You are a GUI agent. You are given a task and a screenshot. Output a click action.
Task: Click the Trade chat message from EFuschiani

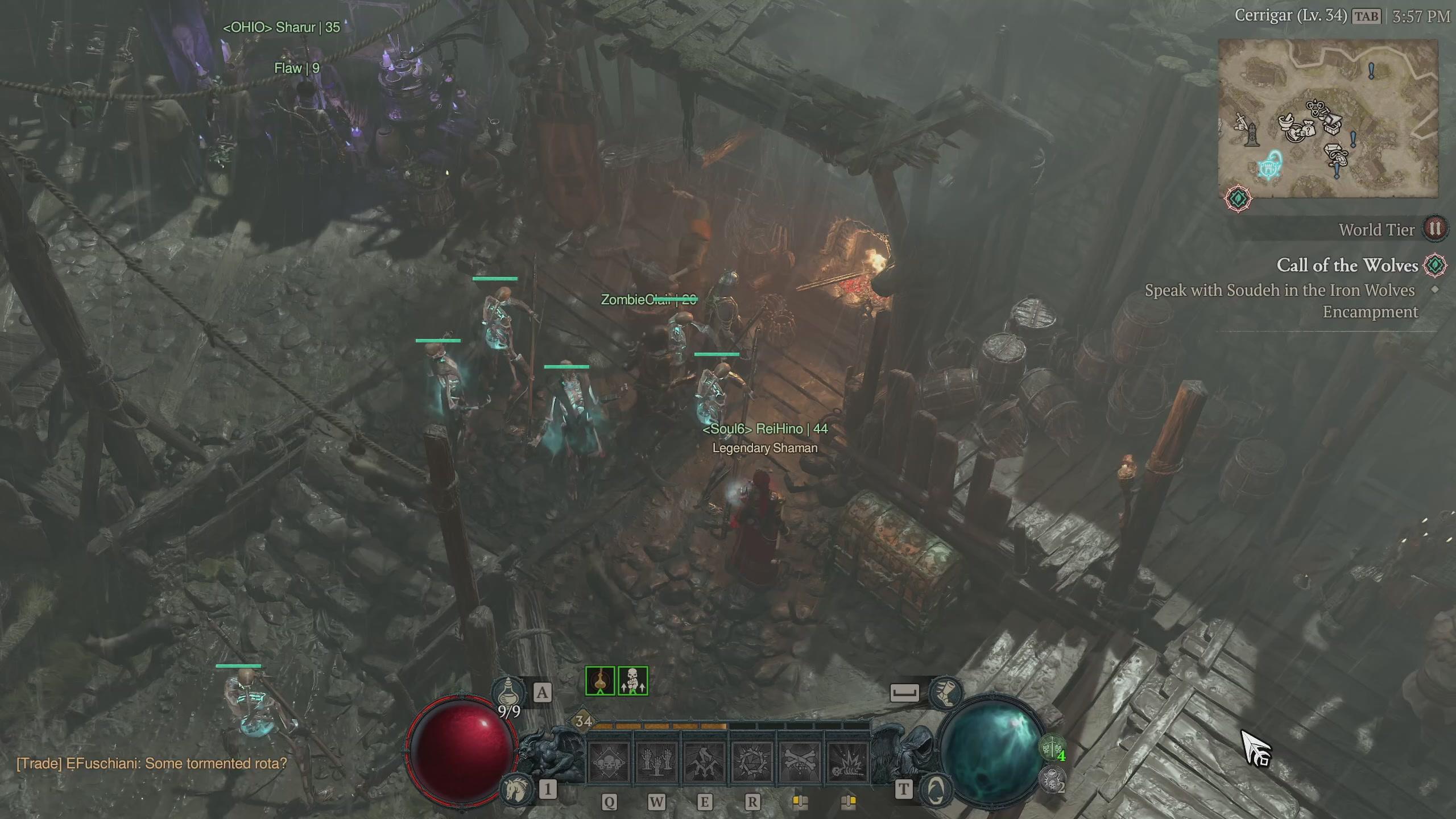[151, 763]
